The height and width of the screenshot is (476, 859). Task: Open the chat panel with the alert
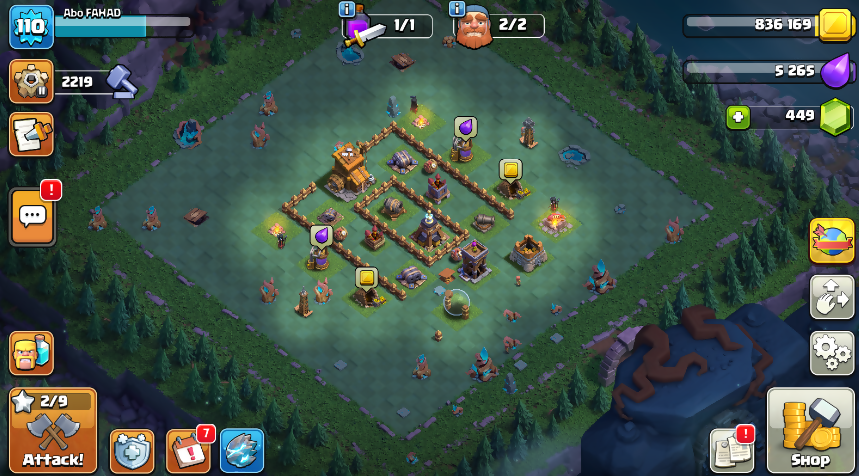click(32, 215)
